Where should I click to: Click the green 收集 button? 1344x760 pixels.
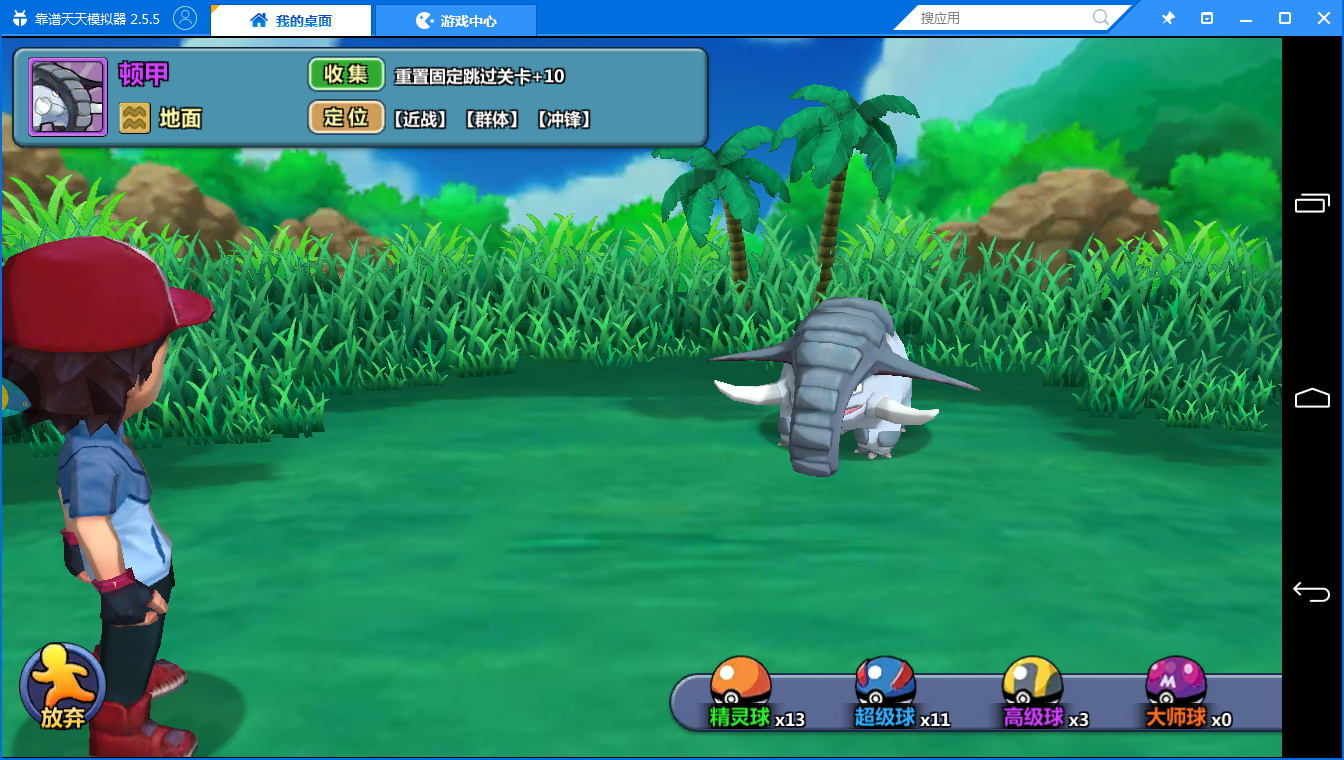coord(346,75)
